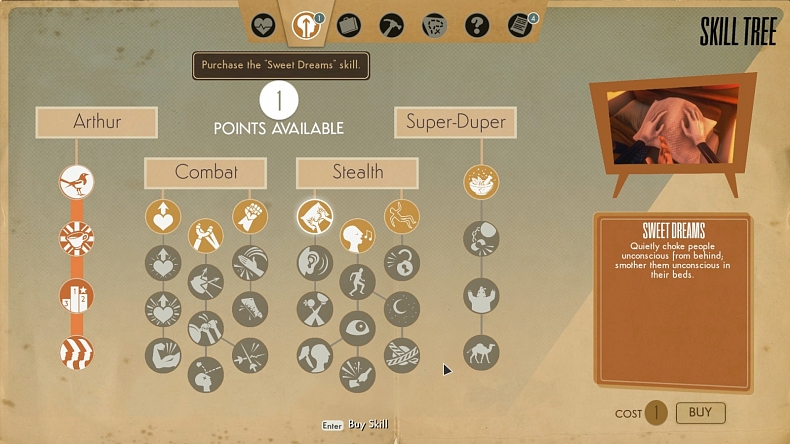Select the podium ranking skill

(x=77, y=296)
